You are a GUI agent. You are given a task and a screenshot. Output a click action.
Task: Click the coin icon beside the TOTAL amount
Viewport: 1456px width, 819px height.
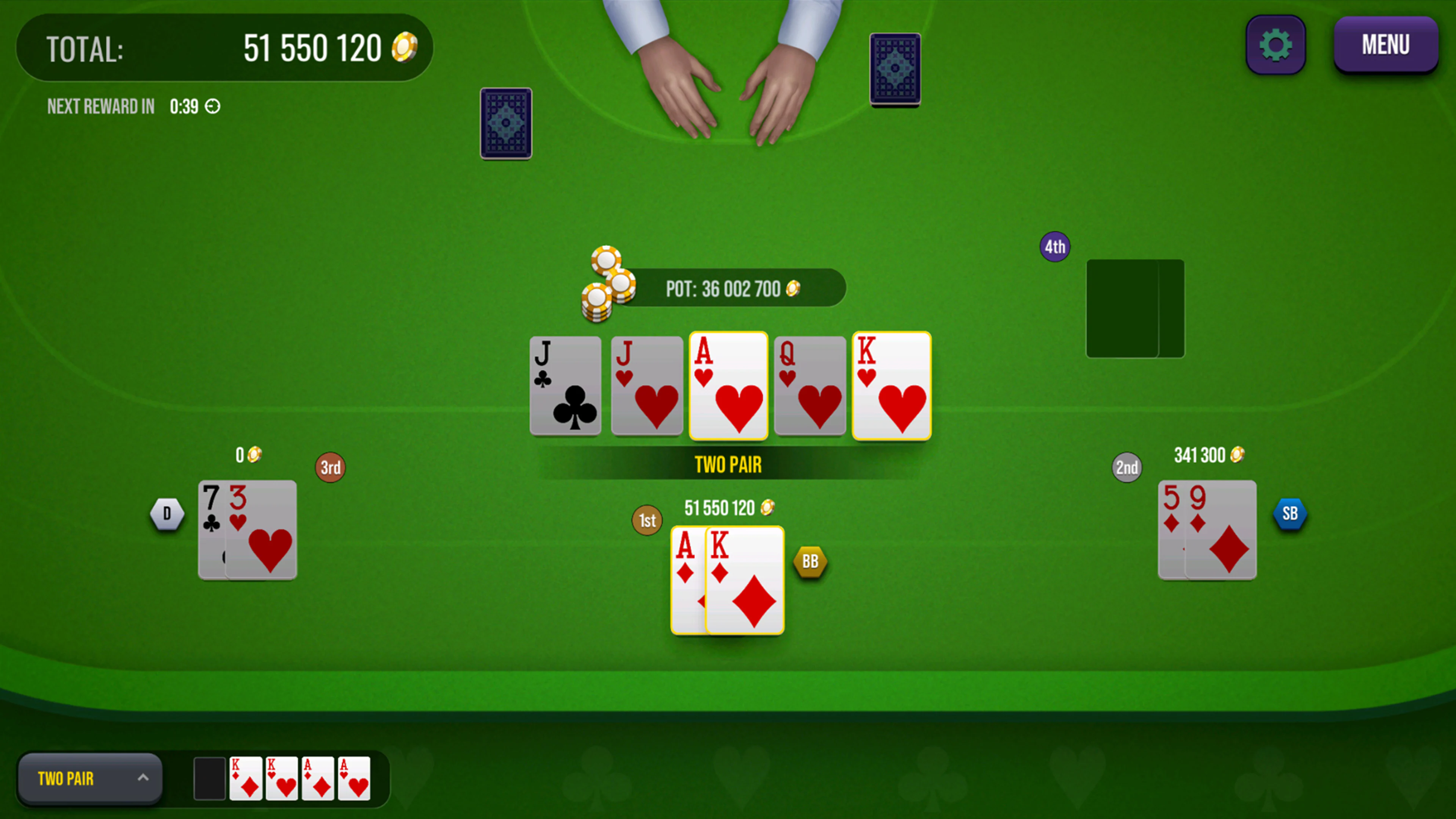point(403,46)
